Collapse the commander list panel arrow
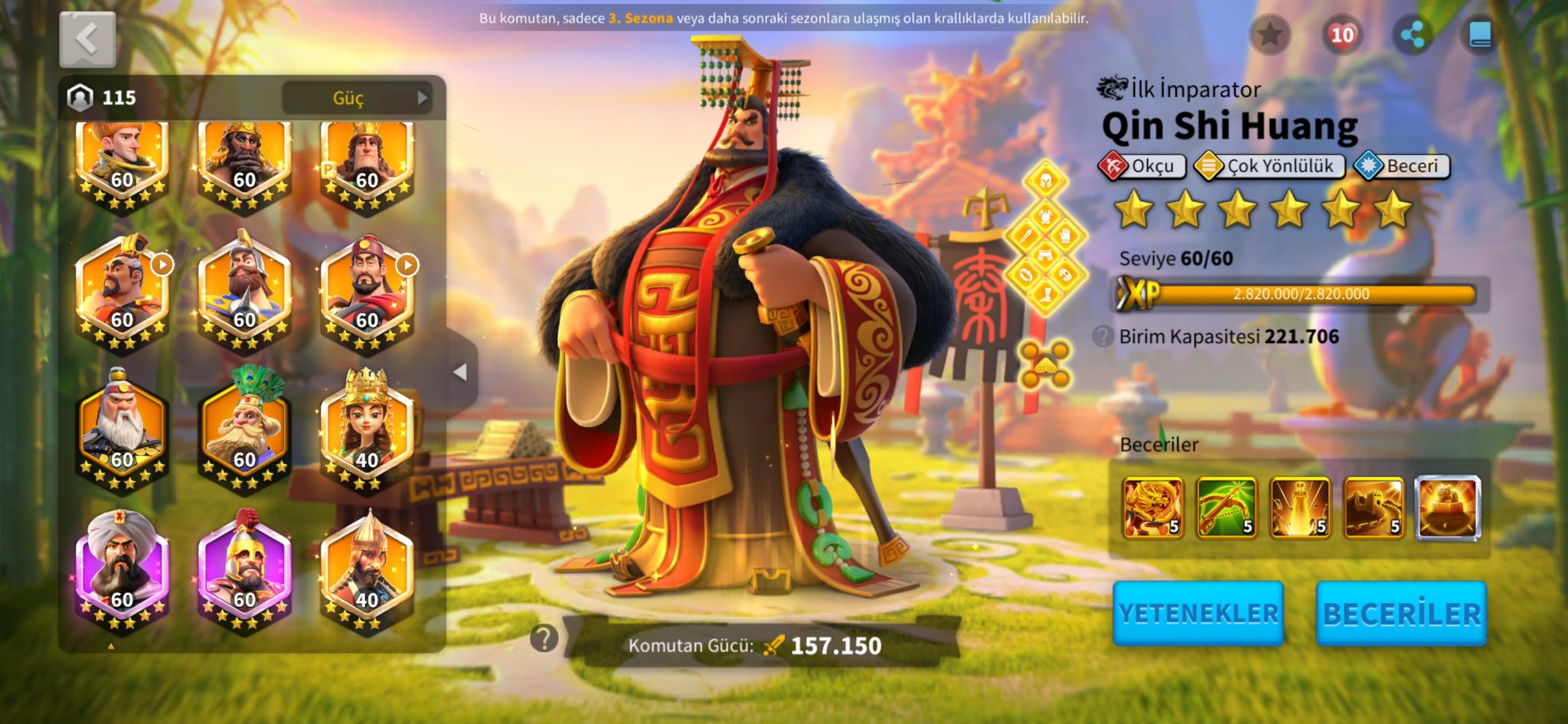1568x724 pixels. point(460,373)
